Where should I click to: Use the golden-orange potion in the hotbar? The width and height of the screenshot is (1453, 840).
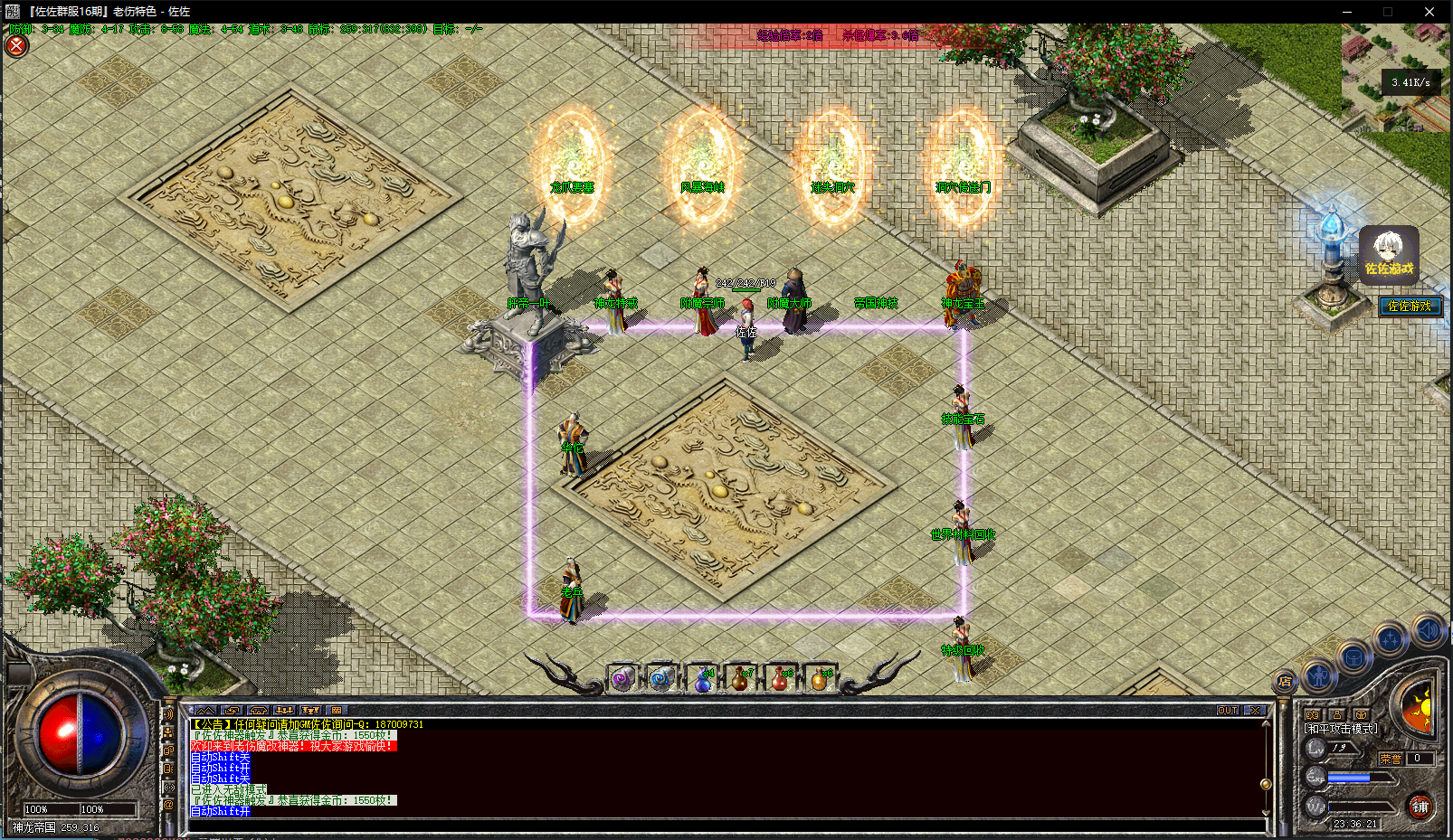pos(819,680)
